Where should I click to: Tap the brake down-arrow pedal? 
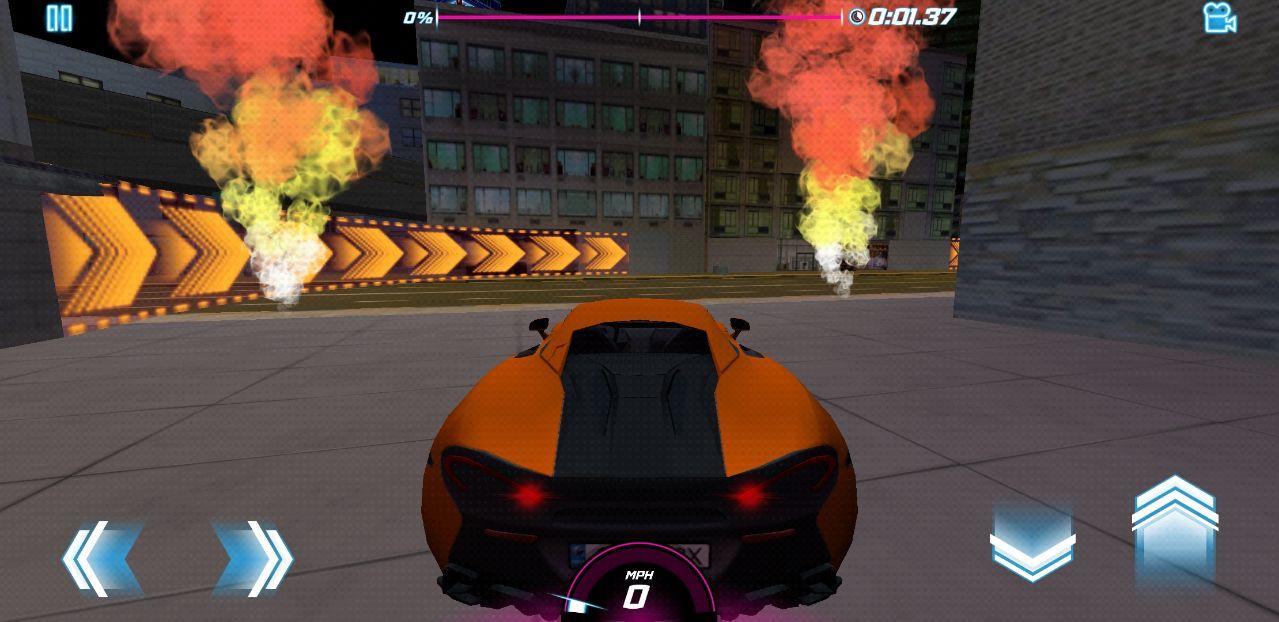click(1032, 545)
